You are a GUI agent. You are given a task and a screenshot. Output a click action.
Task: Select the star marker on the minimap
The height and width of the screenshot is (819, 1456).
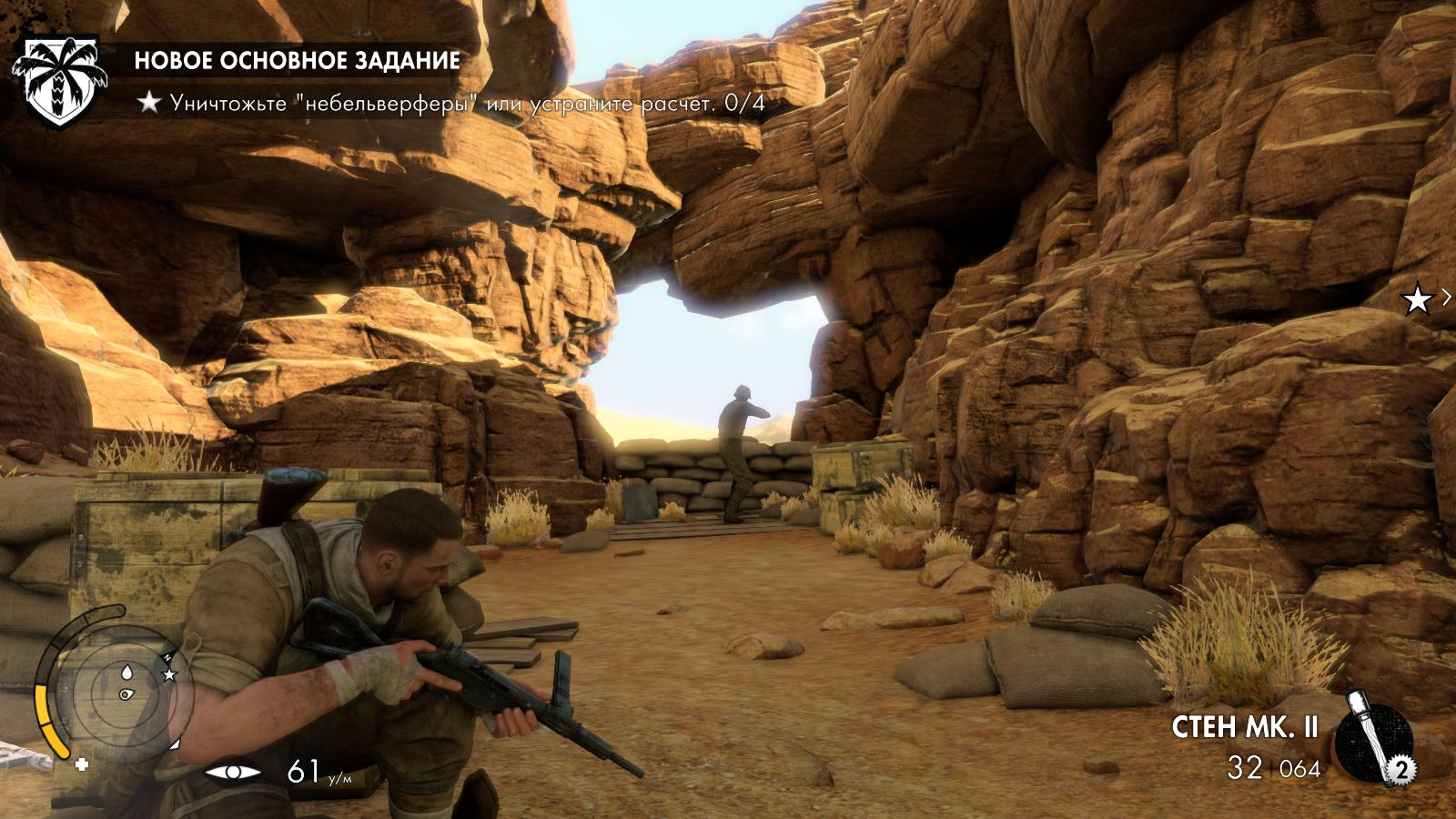coord(169,674)
